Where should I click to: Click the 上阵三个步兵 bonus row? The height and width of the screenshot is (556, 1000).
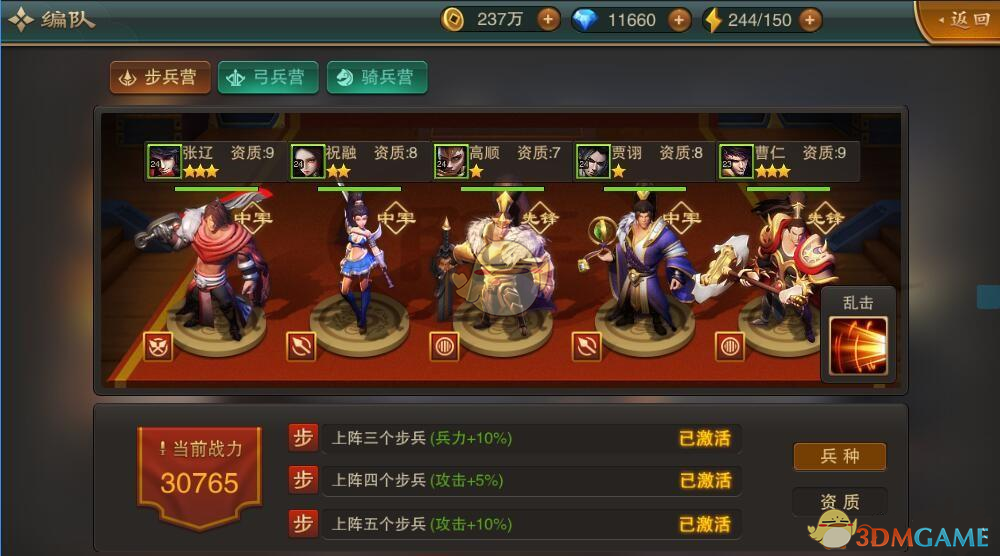click(530, 438)
